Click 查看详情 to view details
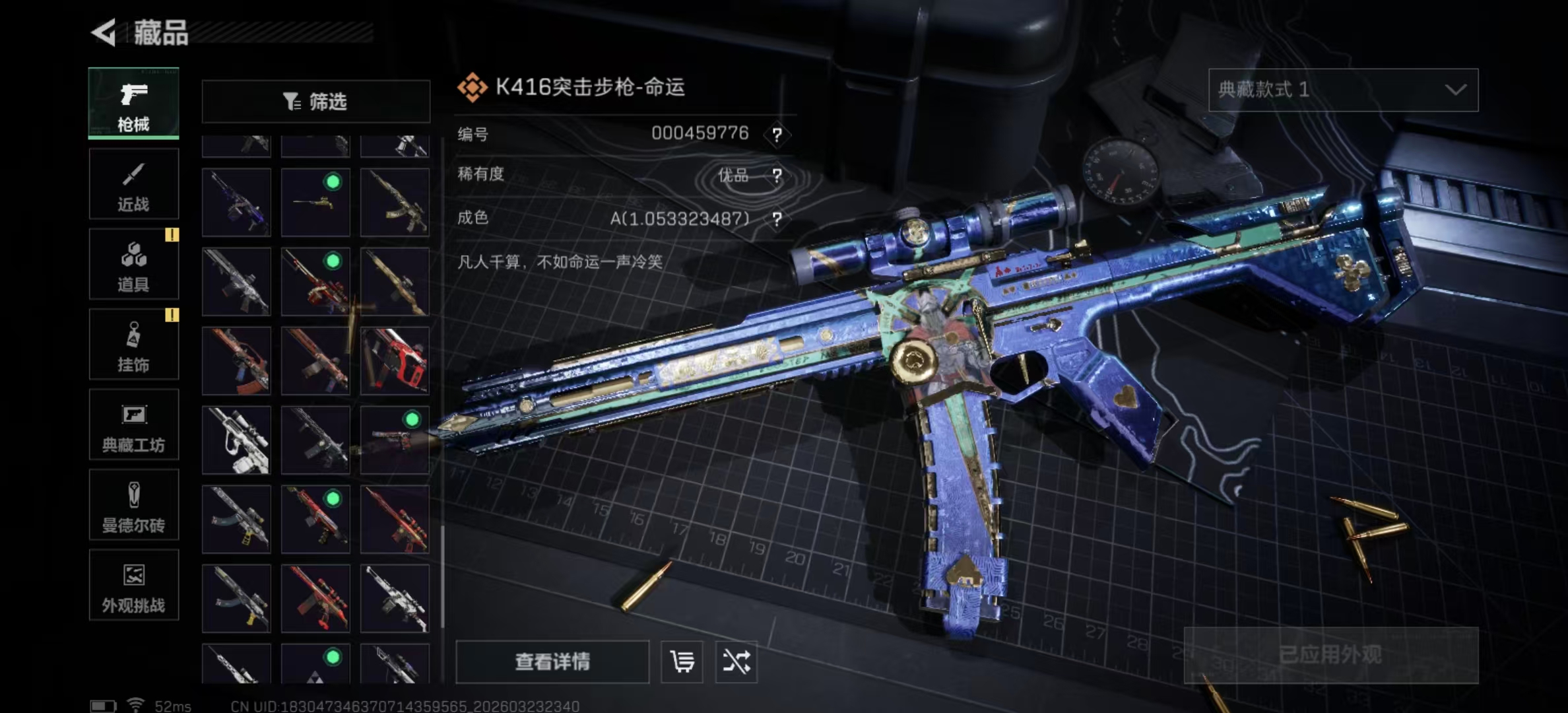The image size is (1568, 713). (x=552, y=662)
